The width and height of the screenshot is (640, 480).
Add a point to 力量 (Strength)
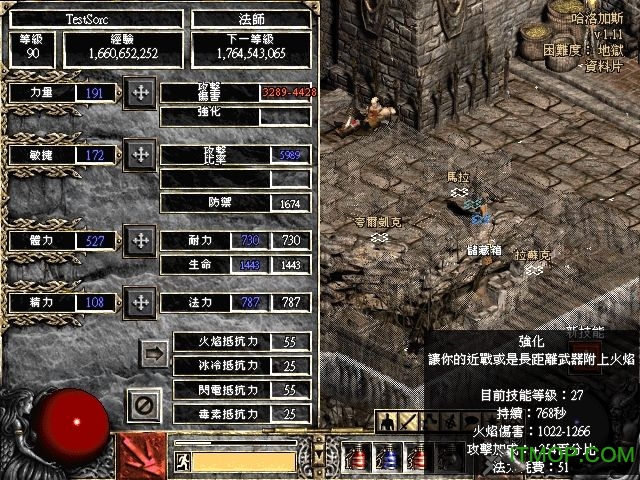140,94
